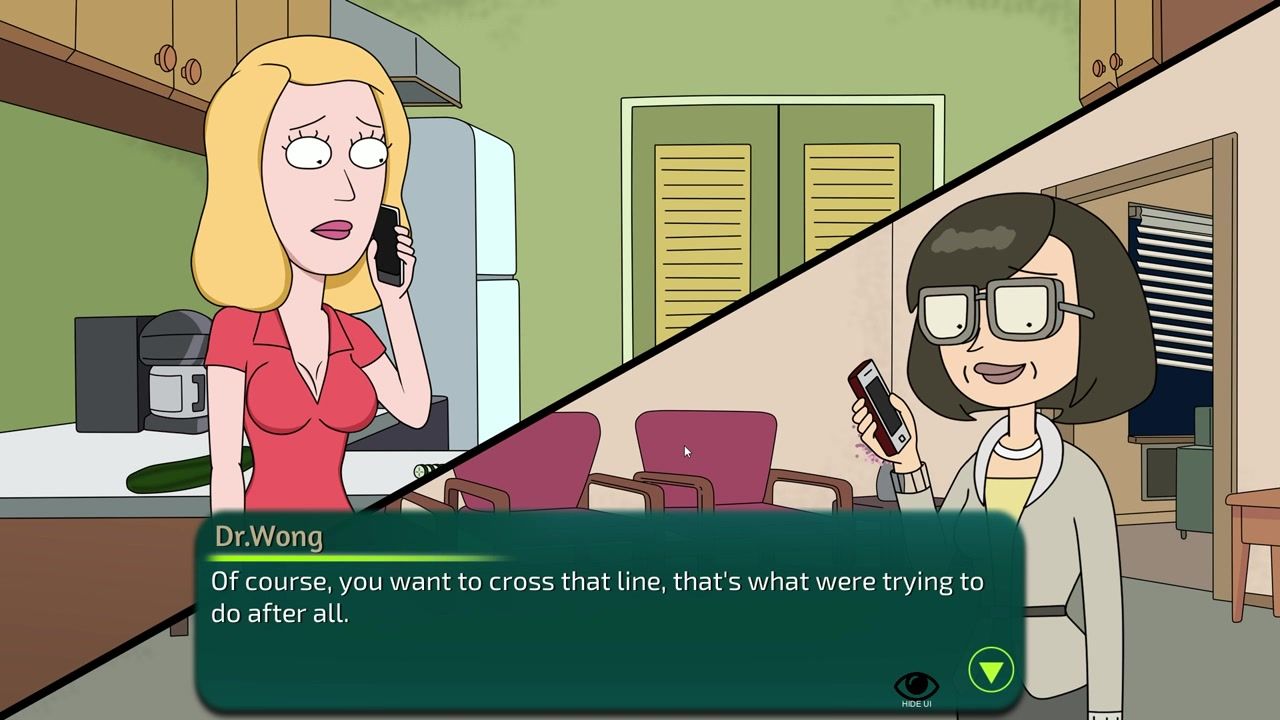Toggle the Hide UI eye icon

click(916, 687)
